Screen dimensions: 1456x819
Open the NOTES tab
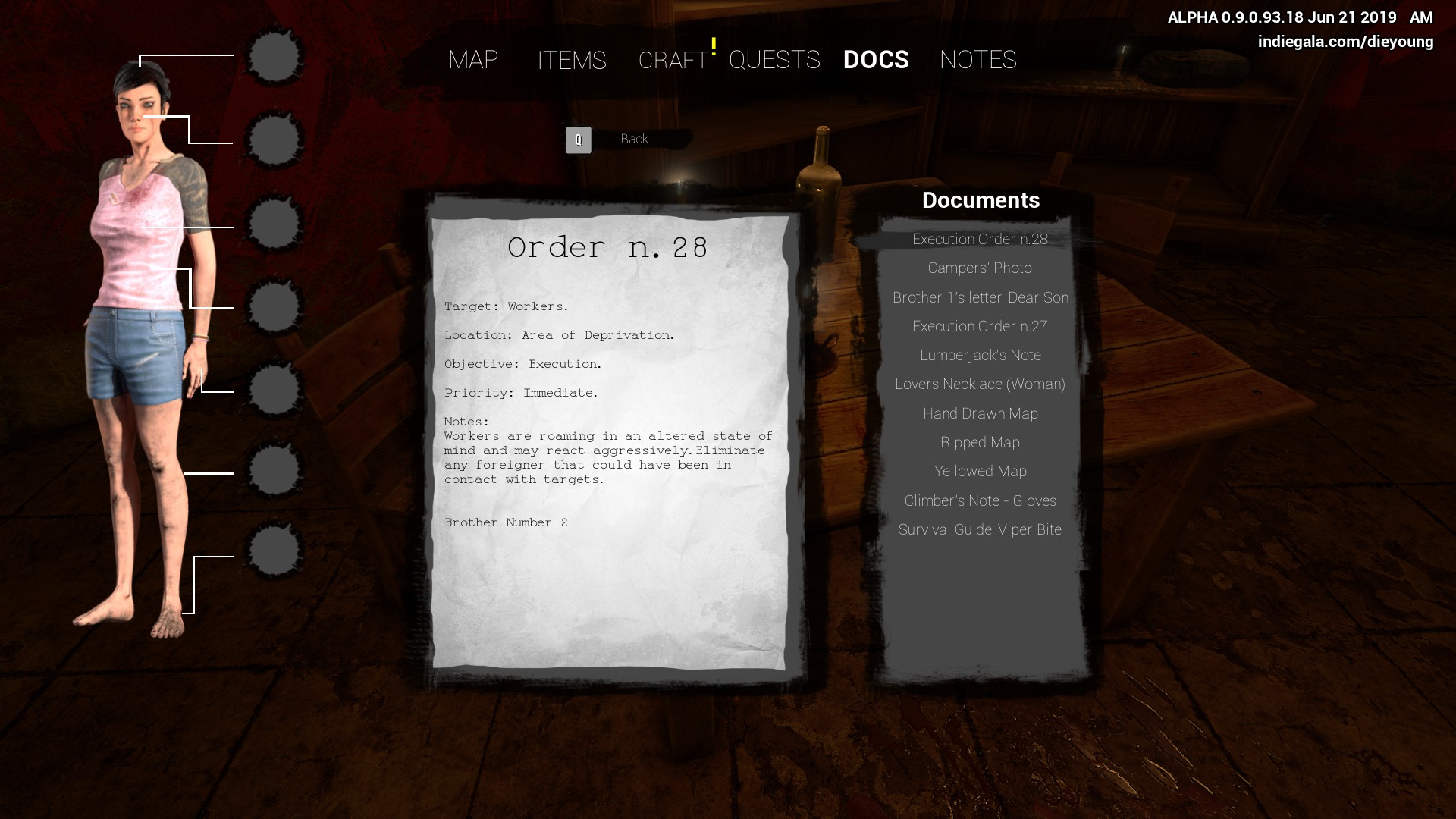(977, 60)
